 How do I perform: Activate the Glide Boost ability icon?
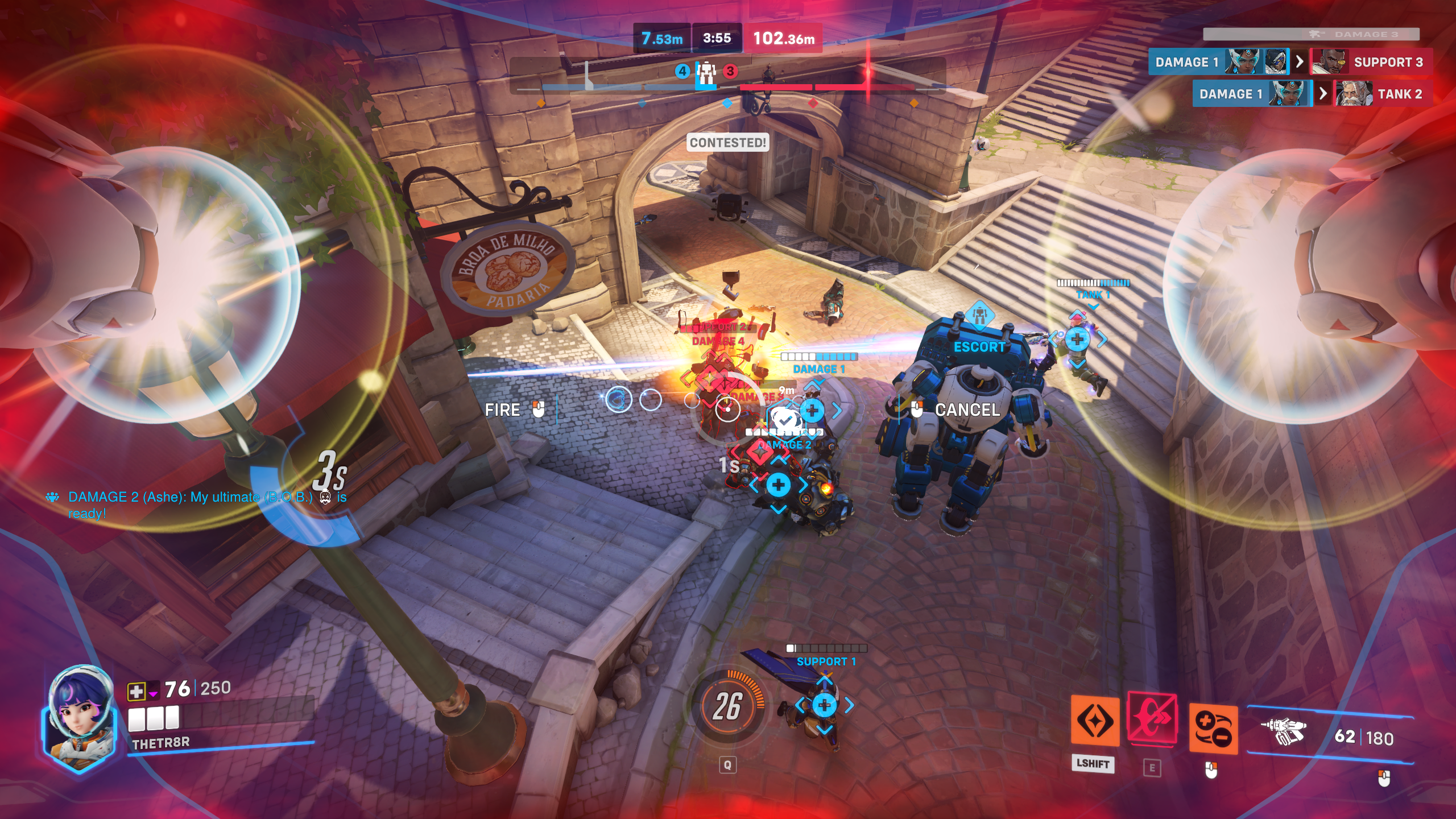coord(1095,720)
